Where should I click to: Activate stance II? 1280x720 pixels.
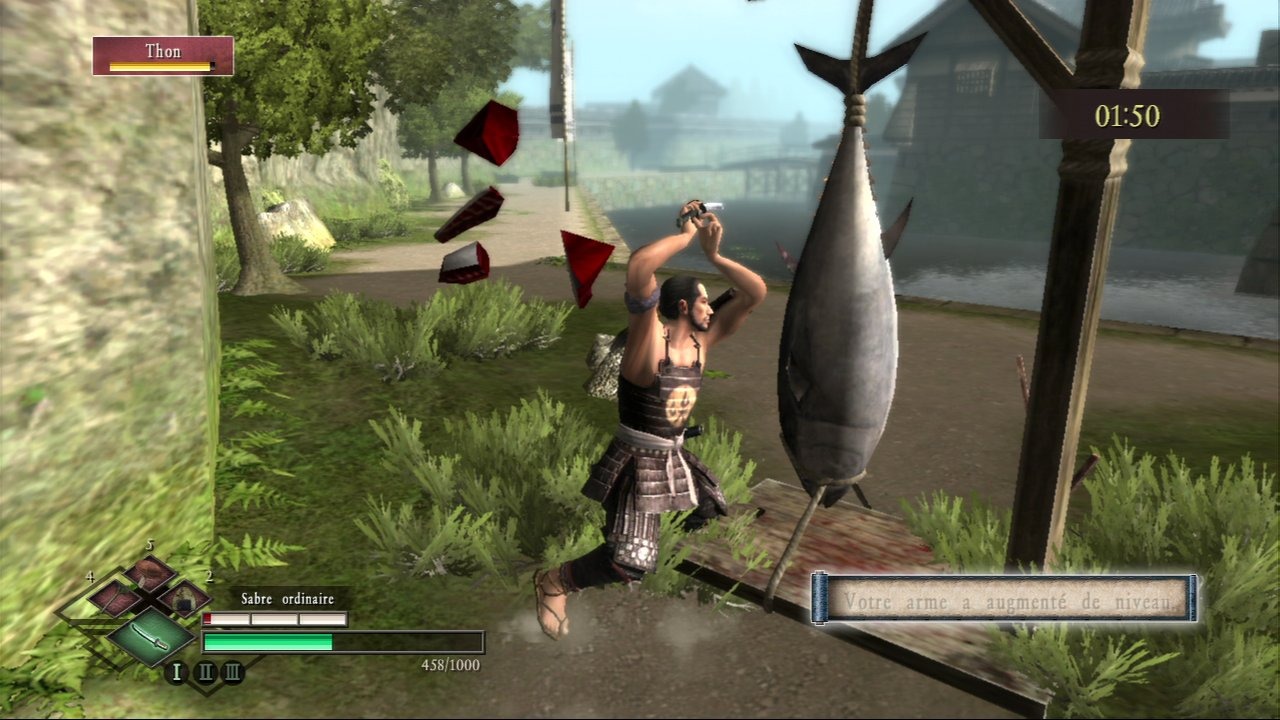(x=205, y=672)
